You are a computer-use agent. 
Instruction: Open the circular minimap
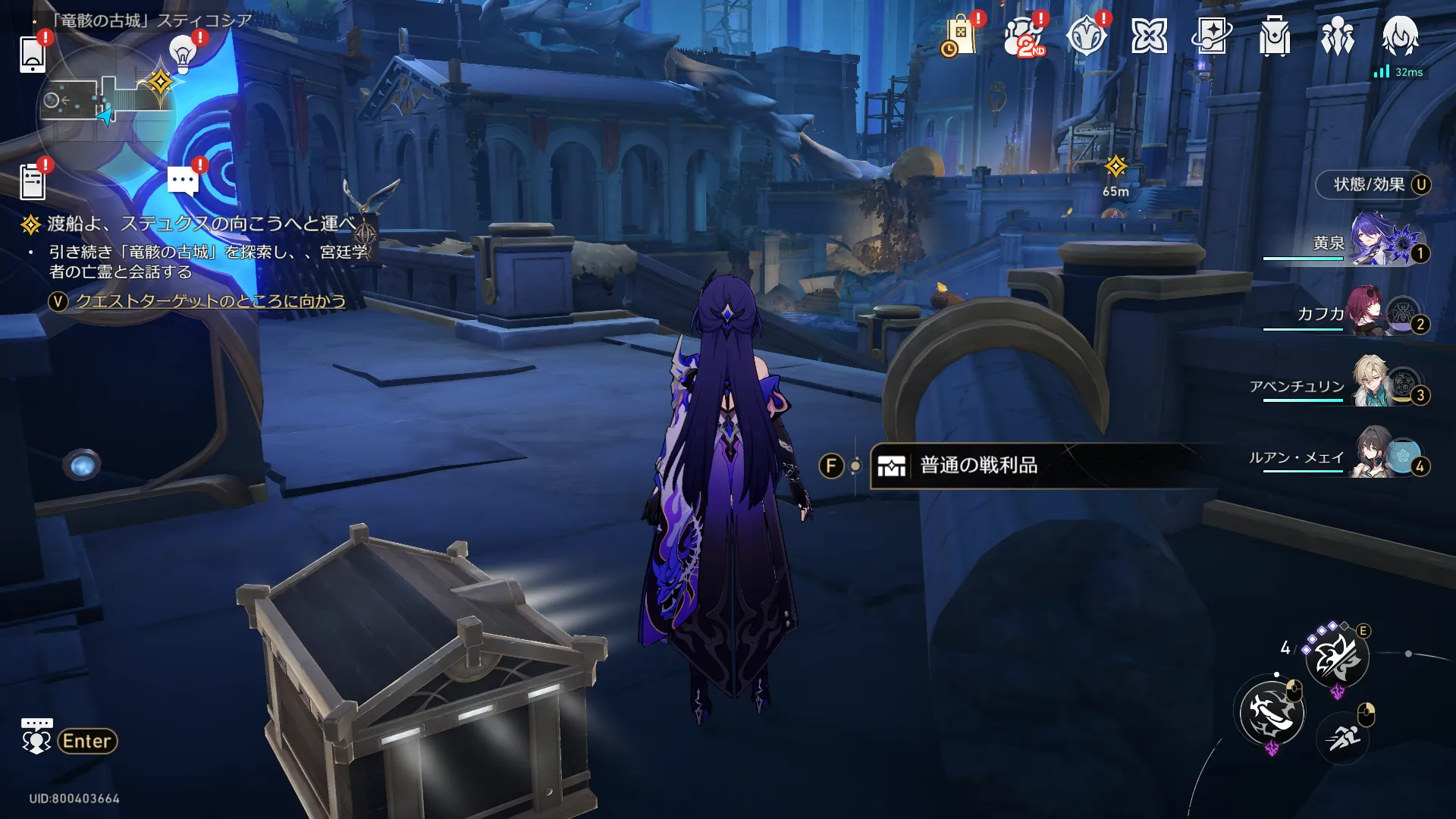106,102
